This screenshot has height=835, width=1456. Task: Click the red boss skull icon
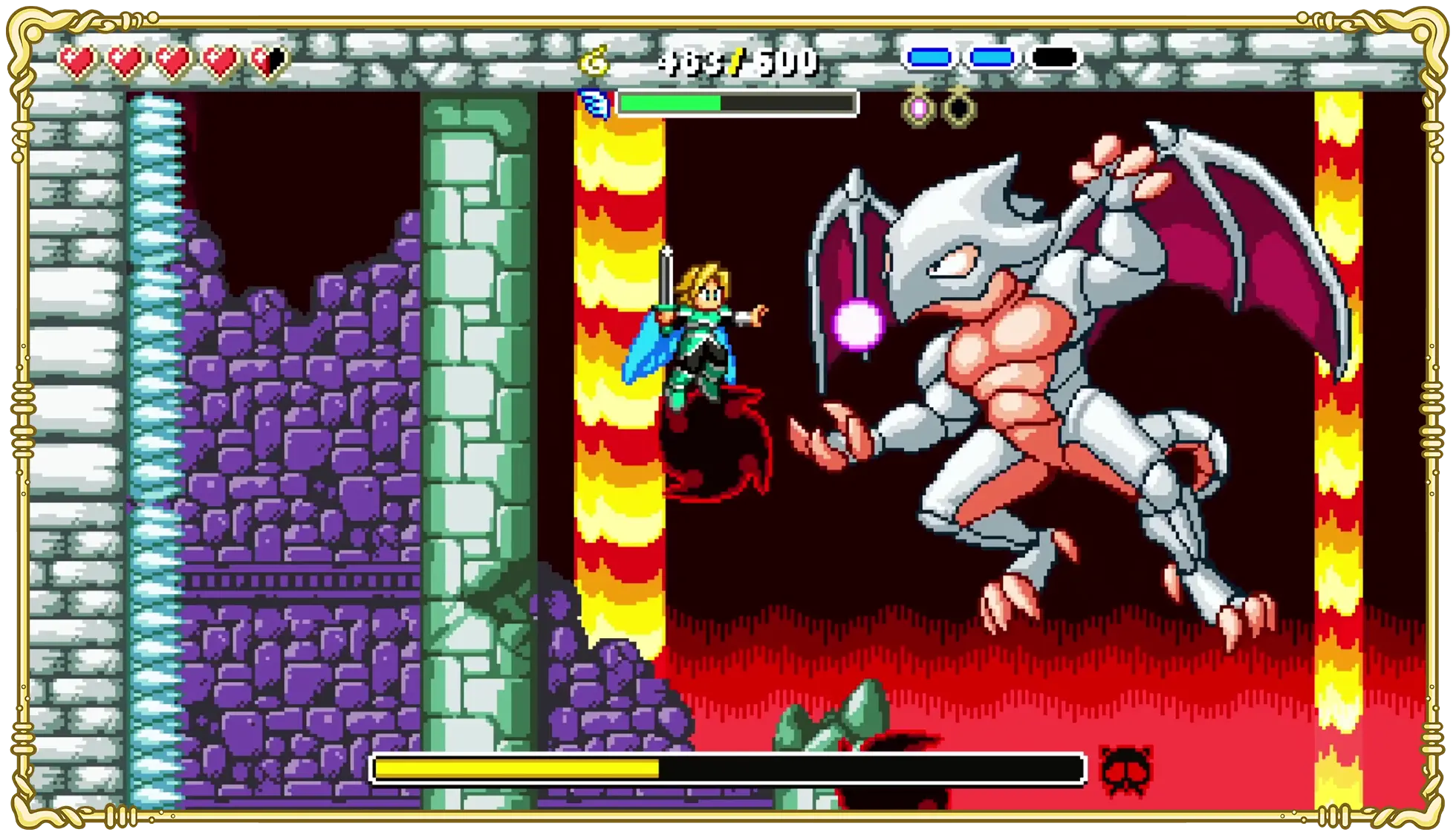(1125, 772)
